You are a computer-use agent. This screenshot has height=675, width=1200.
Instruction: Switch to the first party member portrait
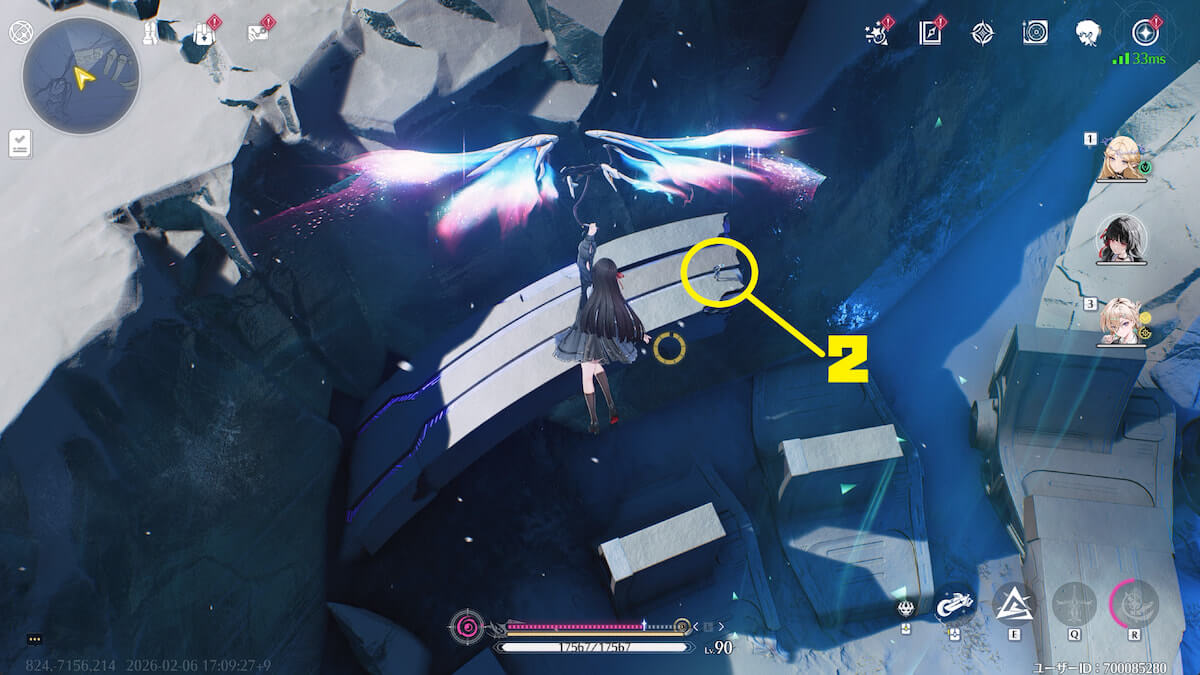[x=1122, y=159]
